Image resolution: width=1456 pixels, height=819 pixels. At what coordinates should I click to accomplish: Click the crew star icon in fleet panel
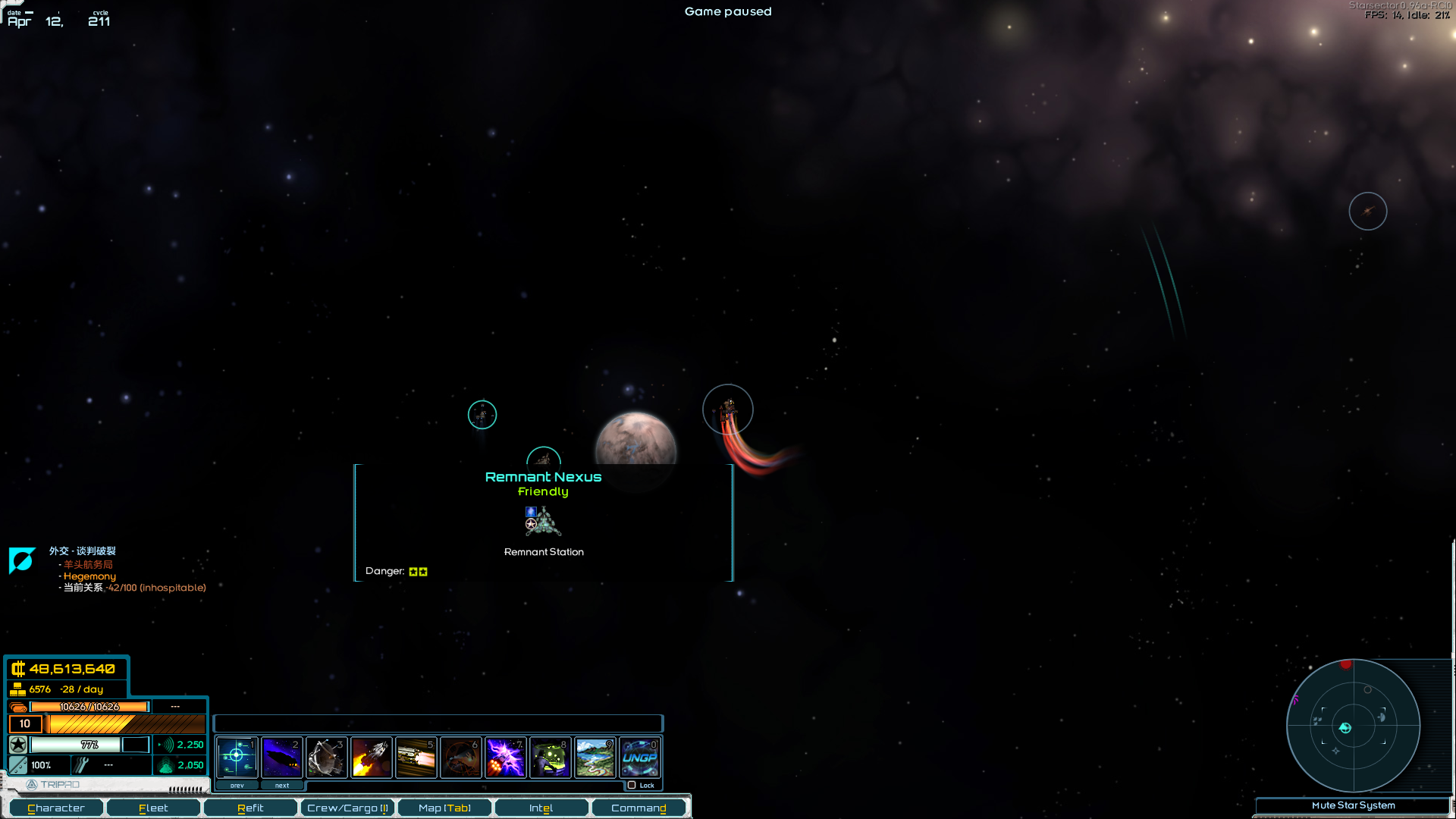[x=17, y=745]
